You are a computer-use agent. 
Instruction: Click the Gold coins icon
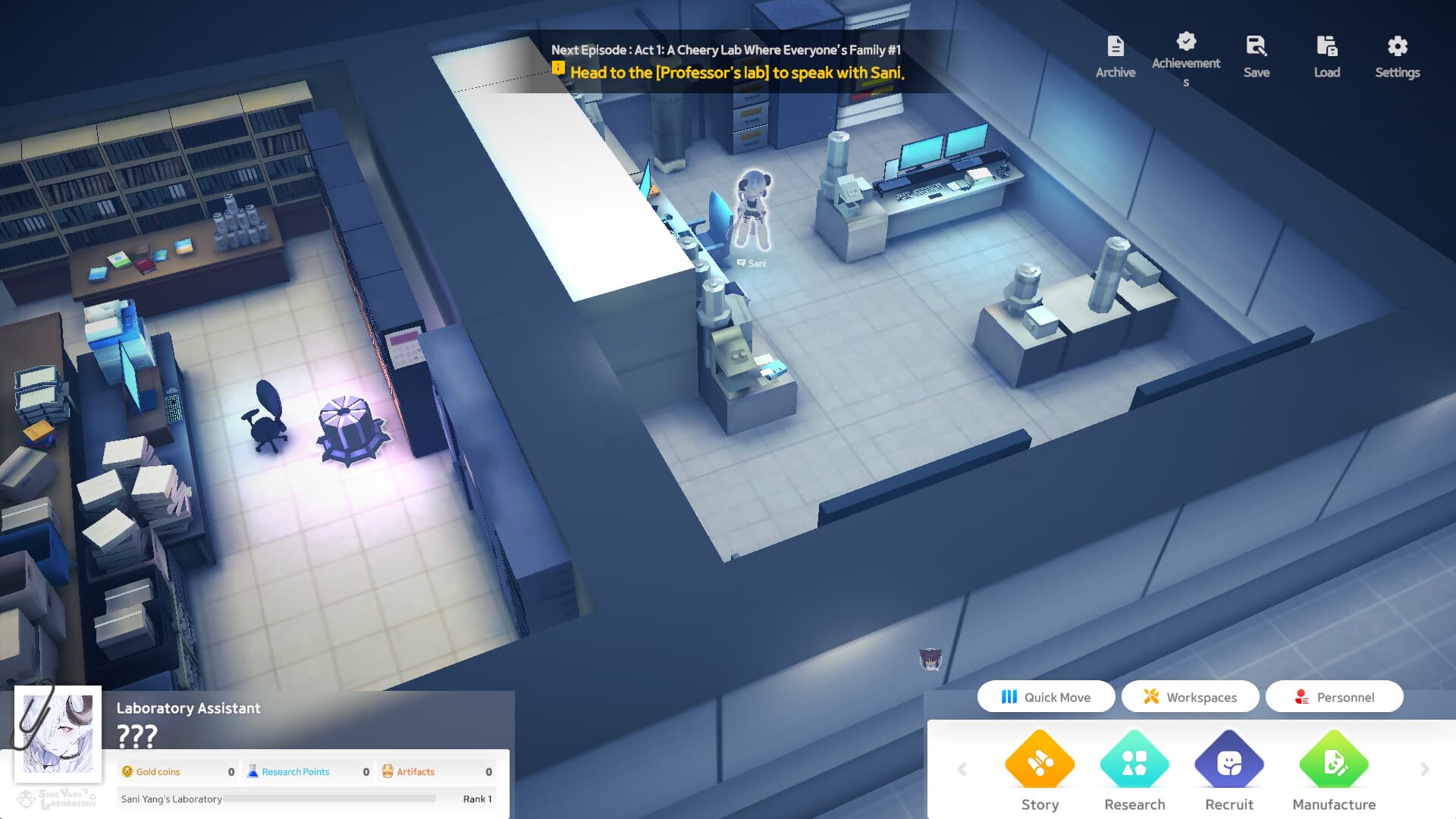click(127, 771)
